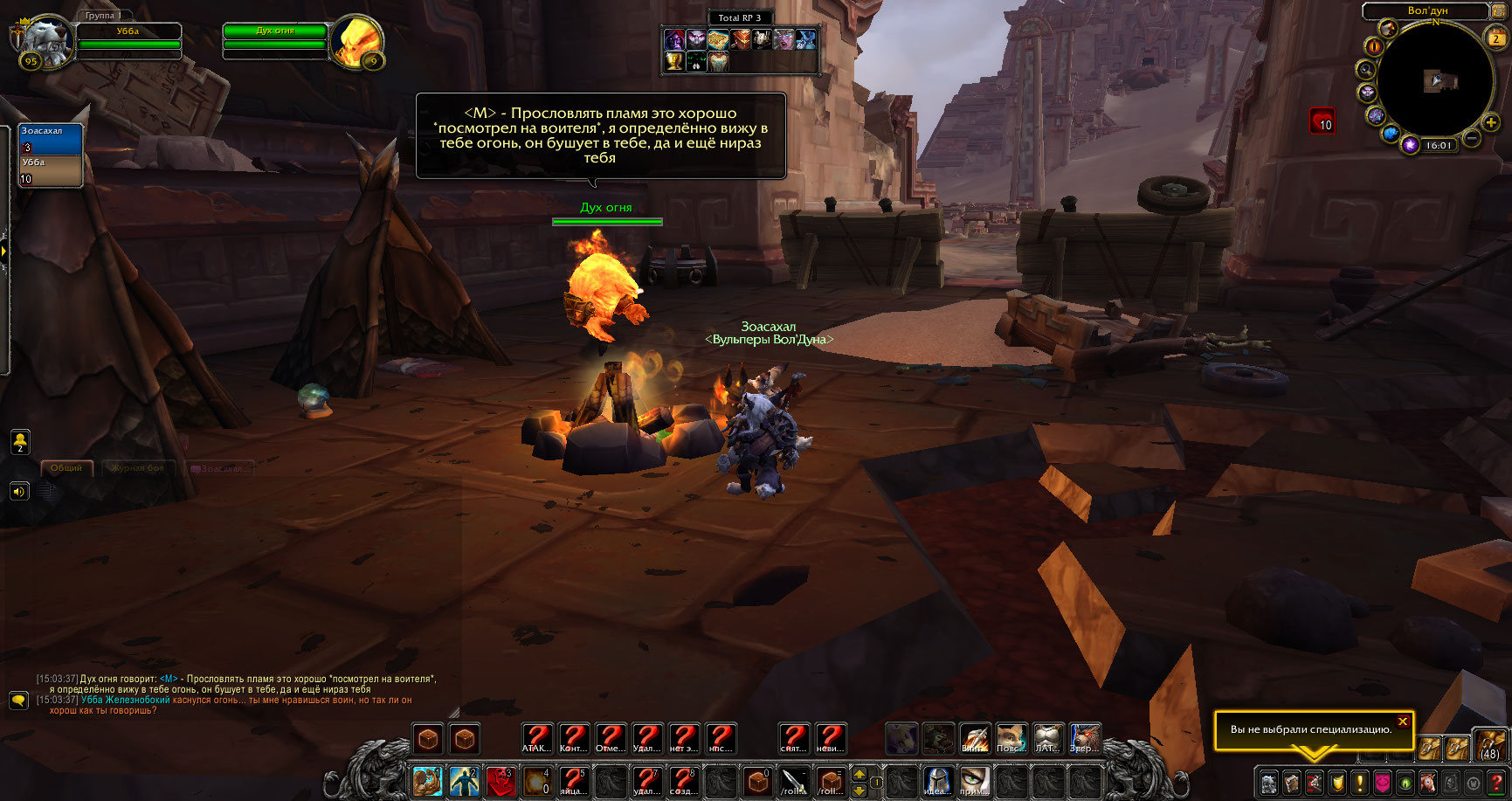Zoom in the minimap with plus button
This screenshot has width=1512, height=801.
(x=1491, y=123)
